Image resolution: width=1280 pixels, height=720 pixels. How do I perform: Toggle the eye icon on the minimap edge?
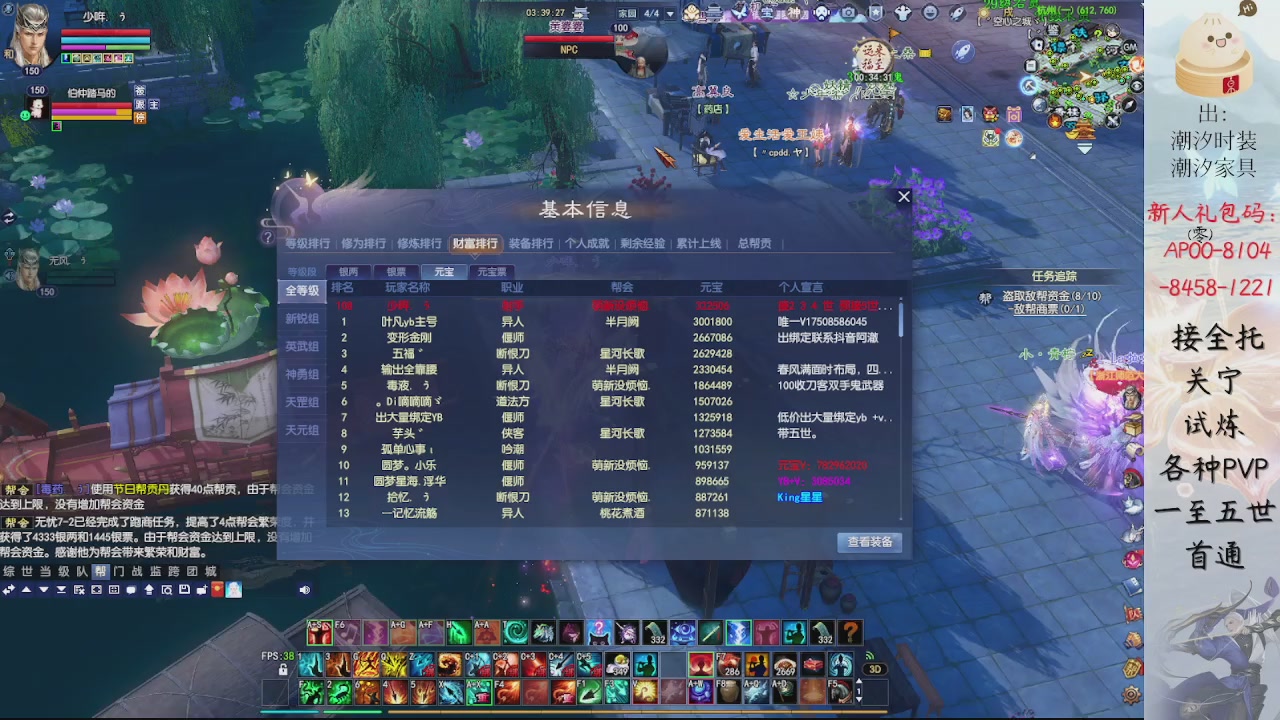pos(1136,84)
